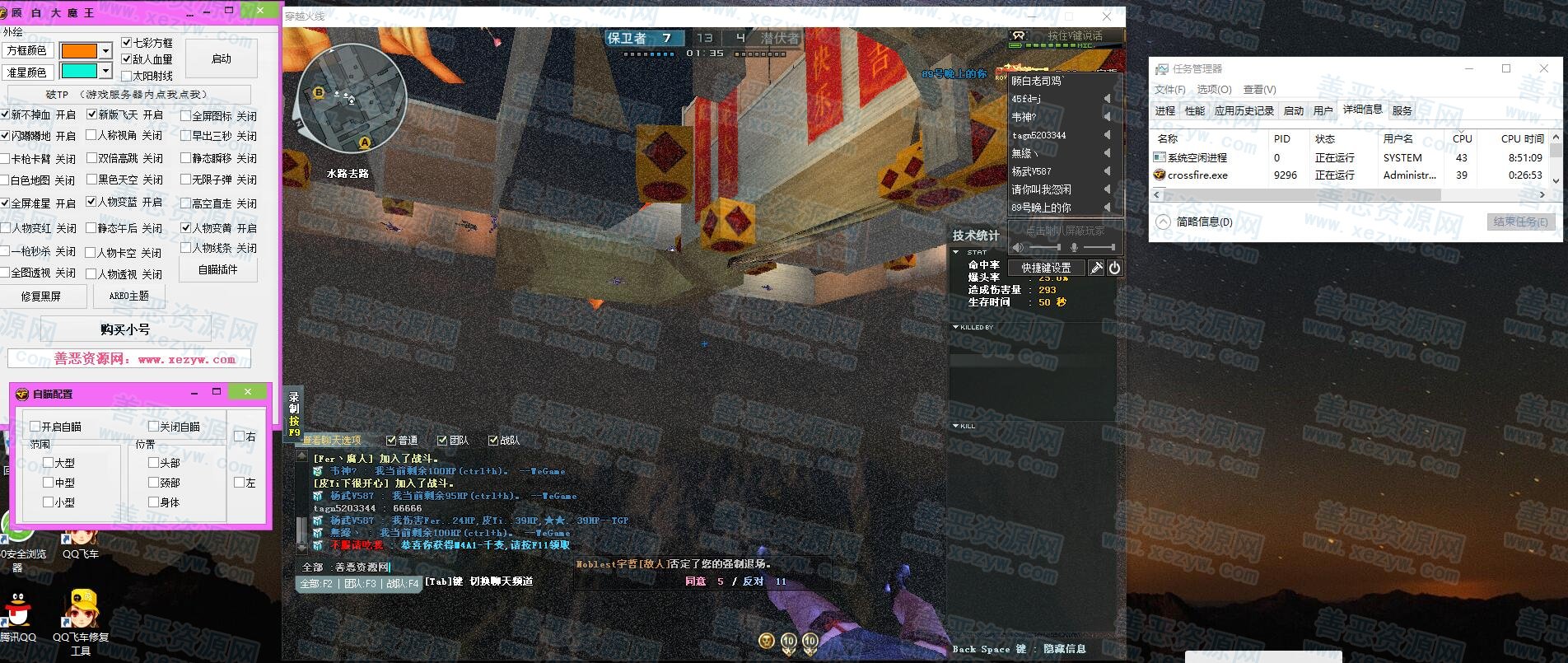Open 快捷键设置 hotkey settings

tap(1046, 268)
